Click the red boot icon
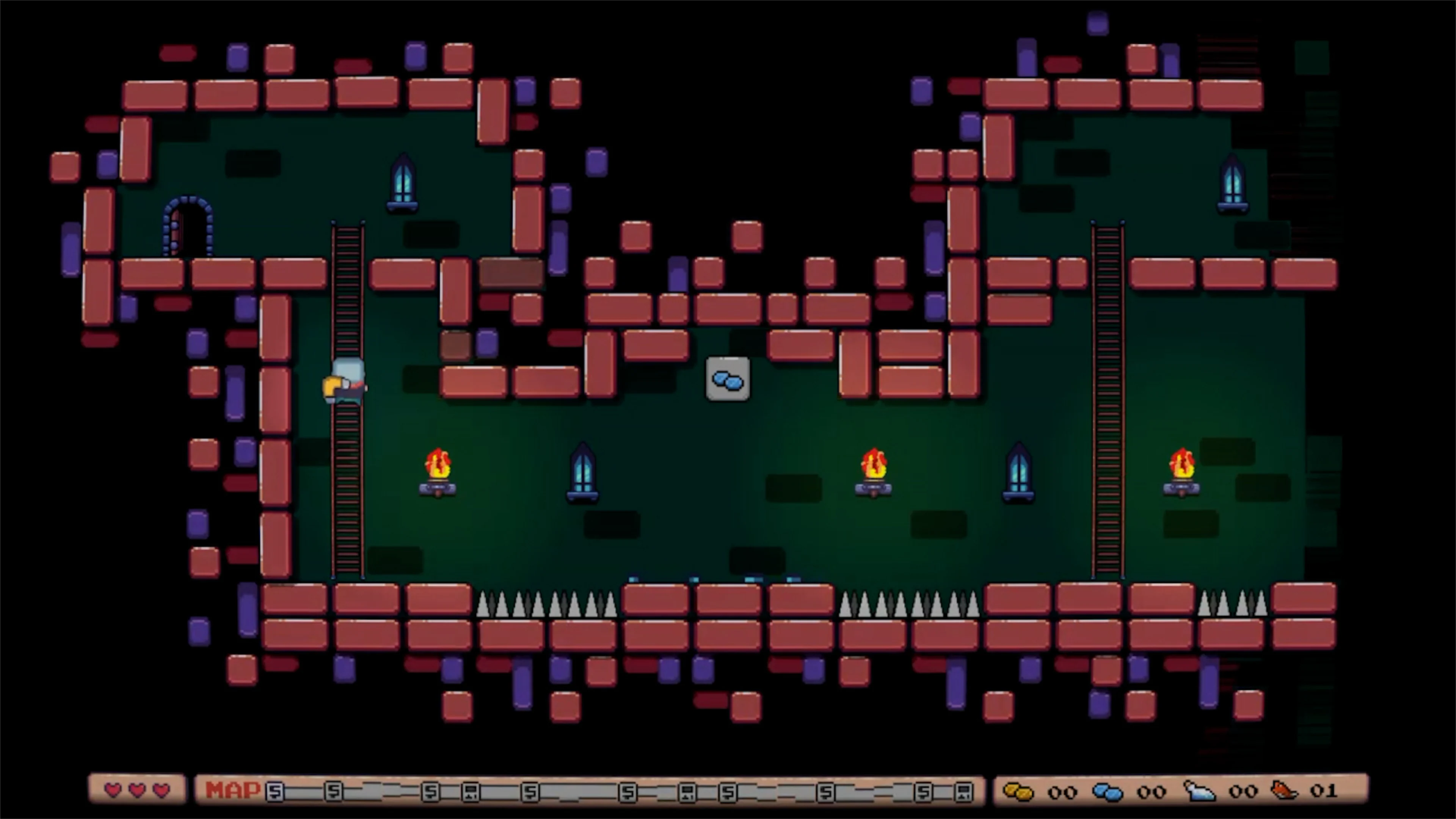Screen dimensions: 1456x819 (1285, 791)
